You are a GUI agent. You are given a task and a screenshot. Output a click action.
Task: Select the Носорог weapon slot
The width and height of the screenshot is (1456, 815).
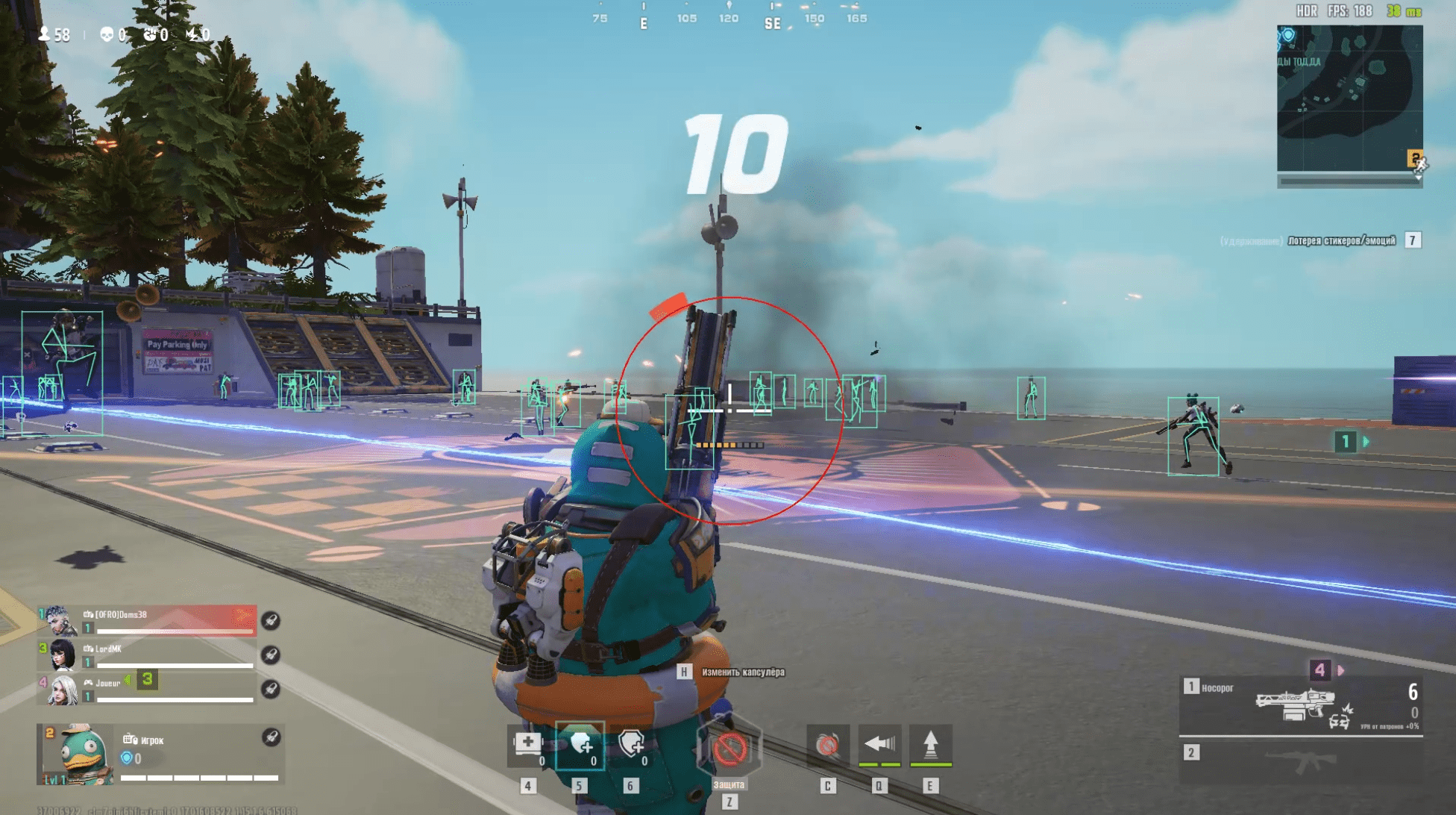coord(1300,705)
